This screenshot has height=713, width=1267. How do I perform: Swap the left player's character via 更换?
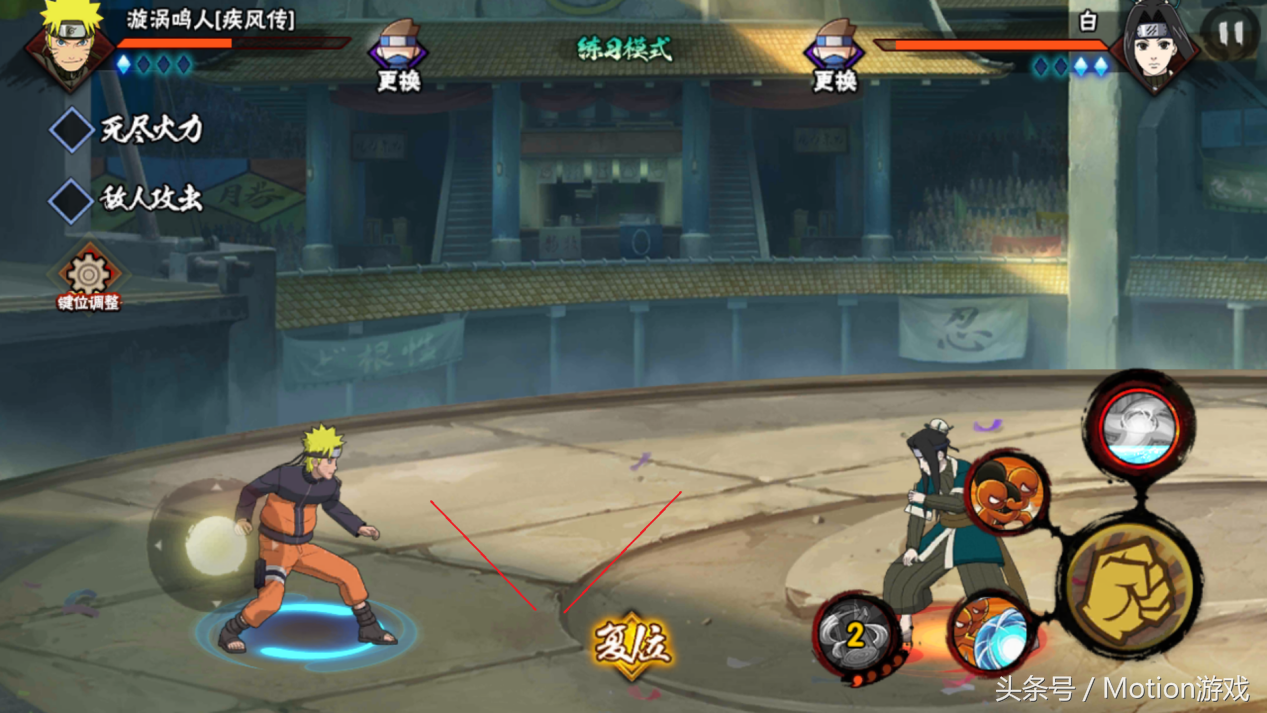398,56
